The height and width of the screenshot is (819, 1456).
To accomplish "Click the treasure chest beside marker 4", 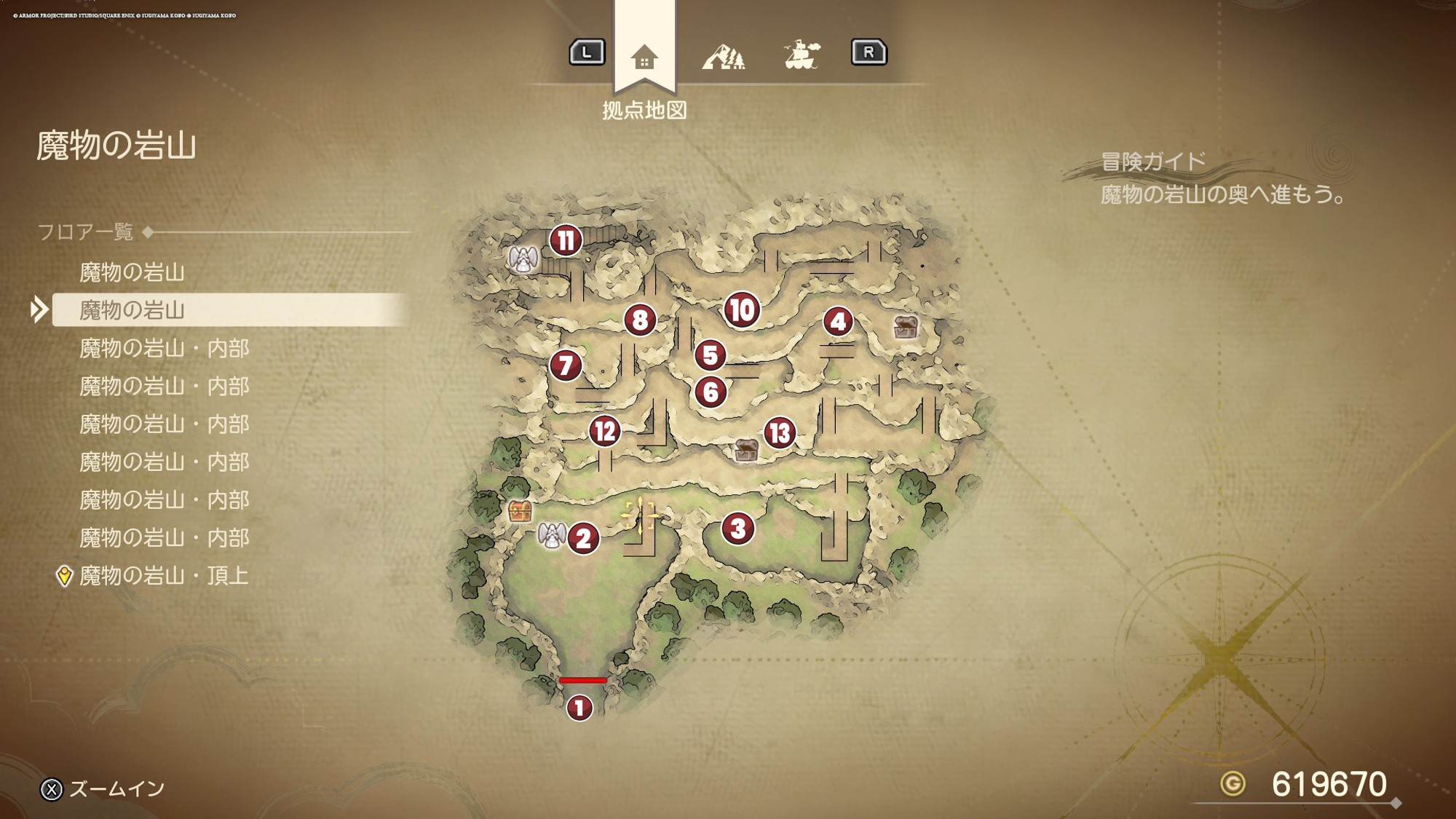I will [906, 327].
